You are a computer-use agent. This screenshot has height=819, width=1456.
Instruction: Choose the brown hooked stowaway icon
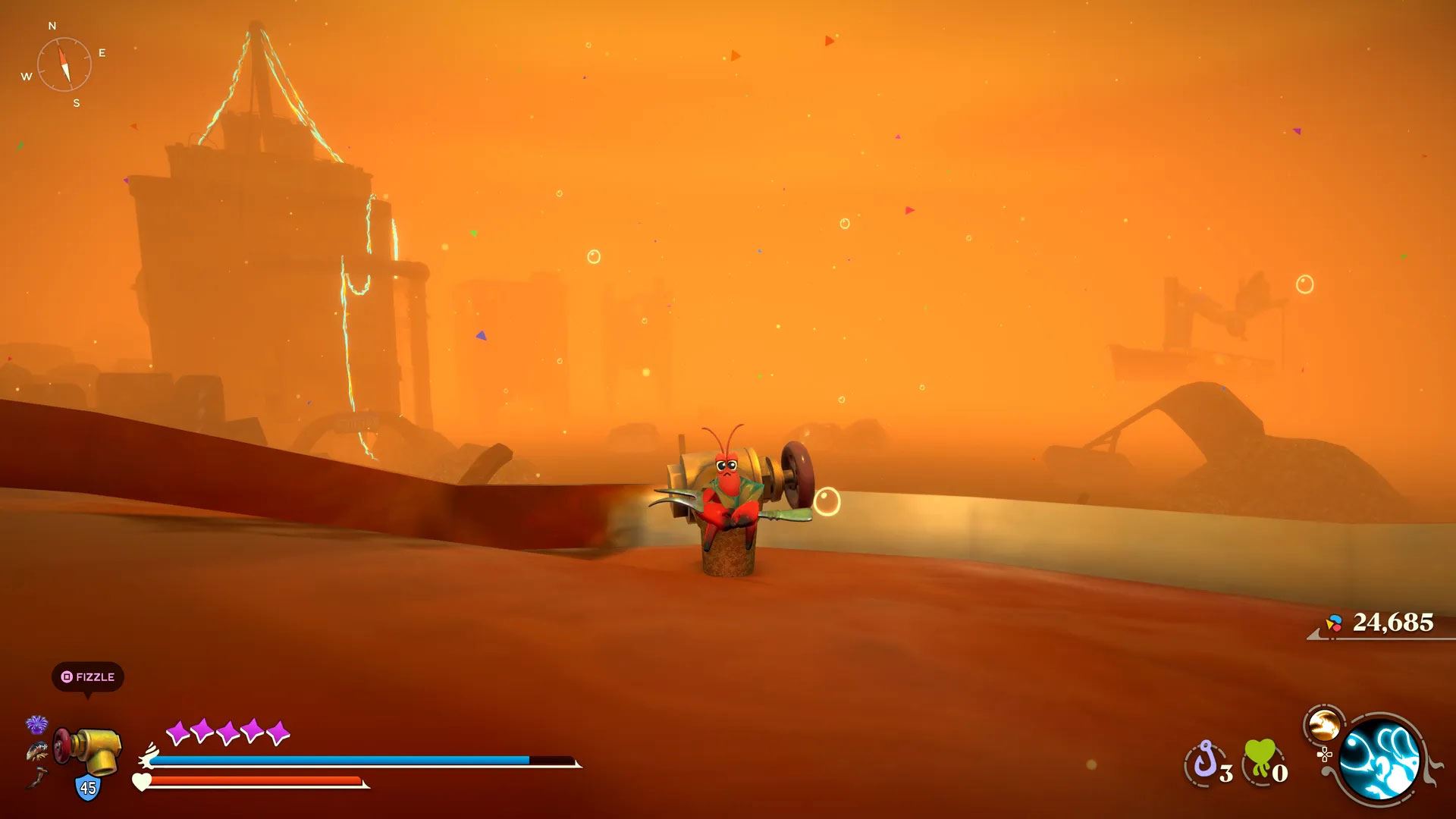coord(36,777)
